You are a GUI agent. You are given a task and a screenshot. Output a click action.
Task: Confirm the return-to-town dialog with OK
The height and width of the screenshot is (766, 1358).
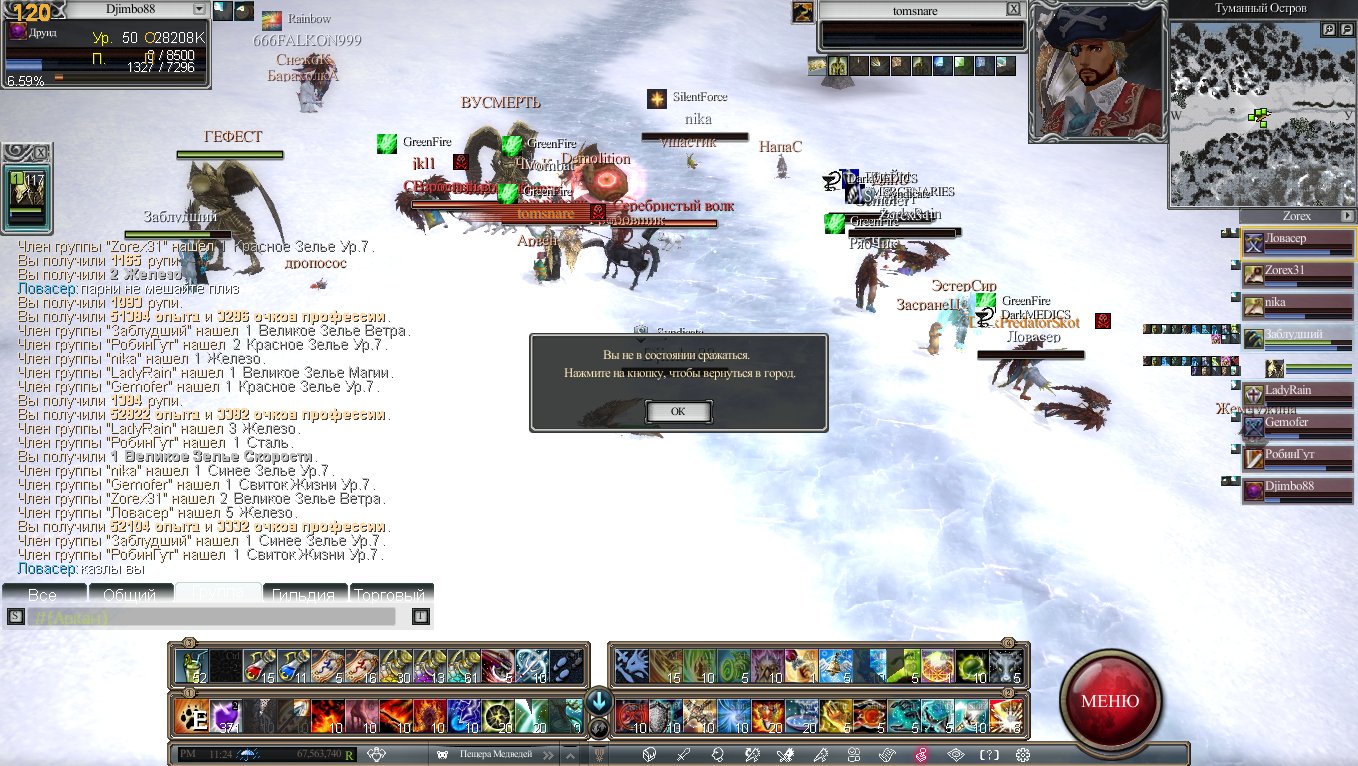(x=678, y=411)
